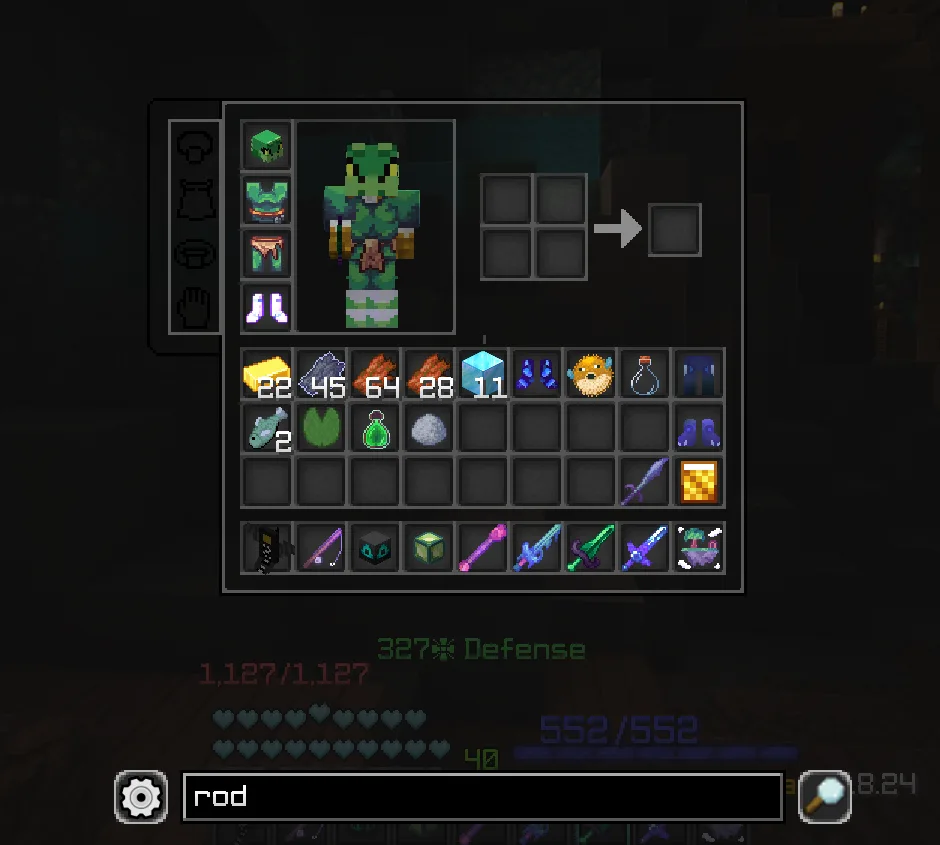Screen dimensions: 940x845
Task: Grab the pufferfish item
Action: (591, 374)
